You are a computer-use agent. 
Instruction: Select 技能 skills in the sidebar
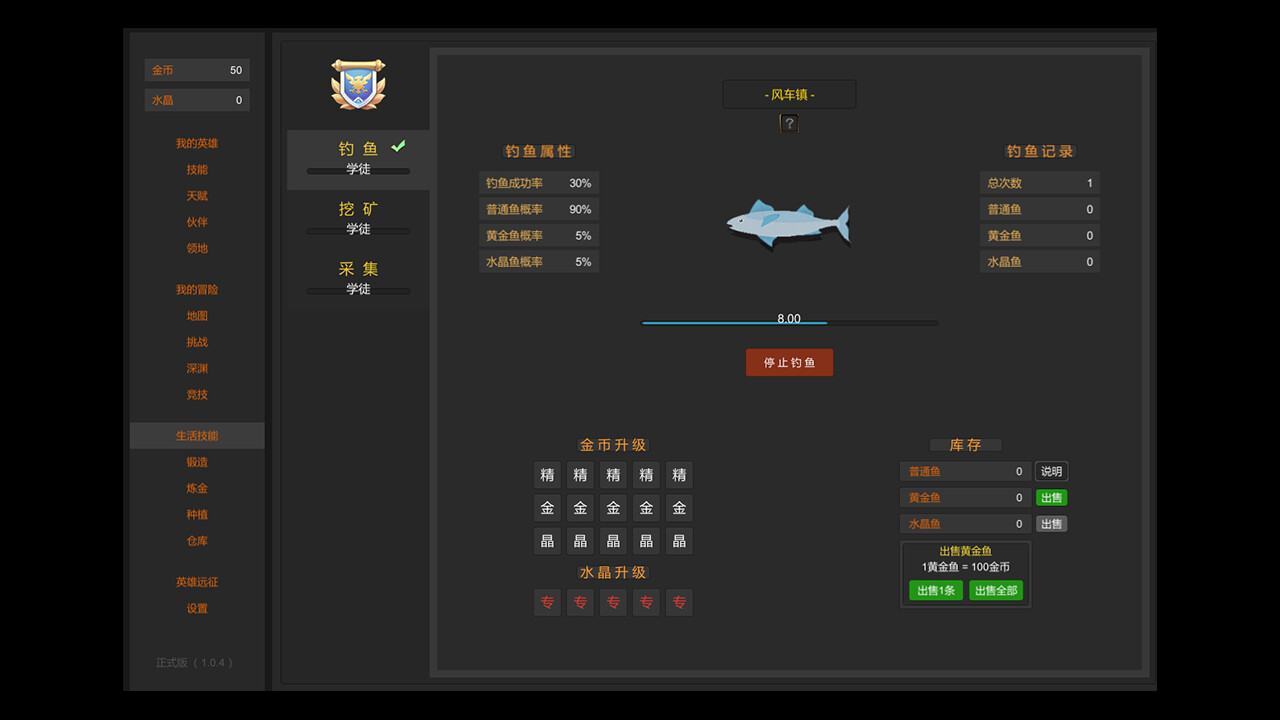point(197,169)
